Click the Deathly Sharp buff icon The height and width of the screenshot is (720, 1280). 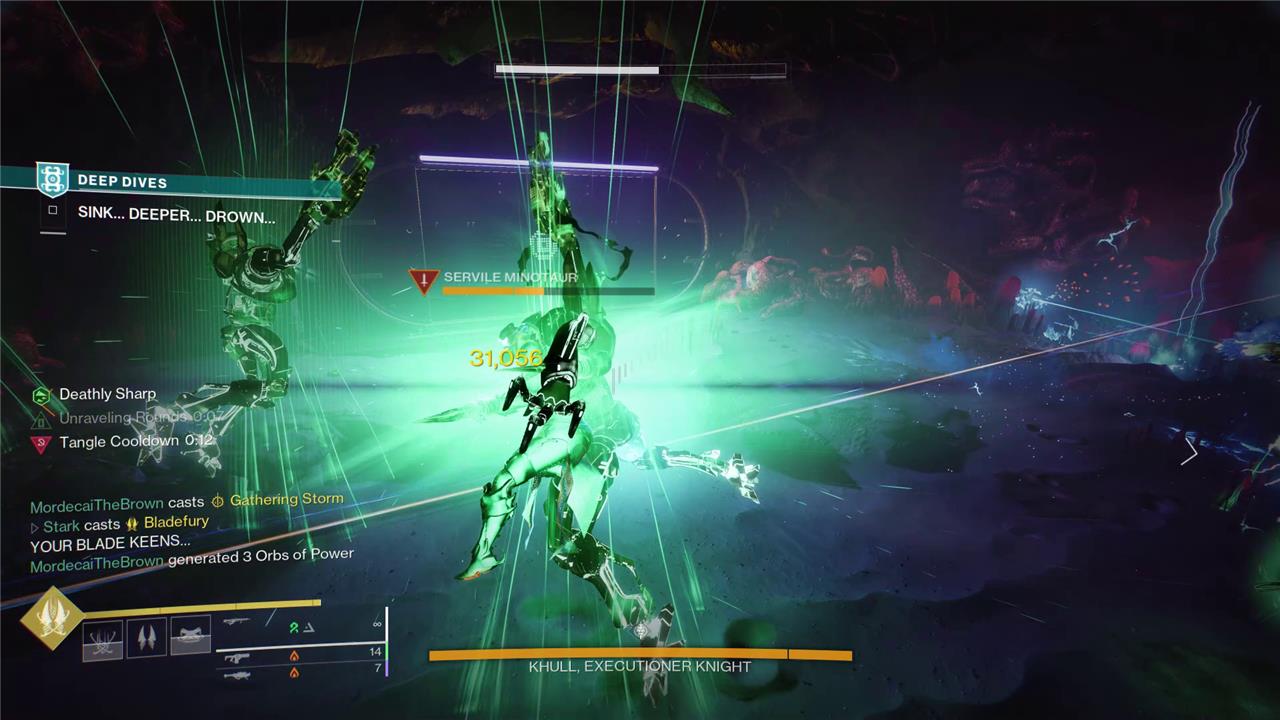(x=41, y=395)
